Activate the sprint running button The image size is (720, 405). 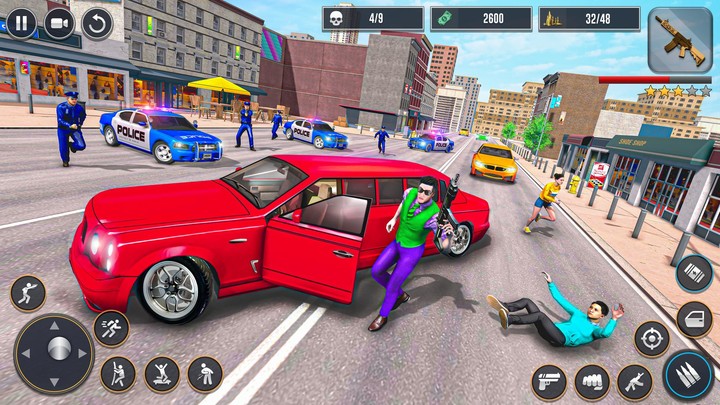[x=111, y=328]
